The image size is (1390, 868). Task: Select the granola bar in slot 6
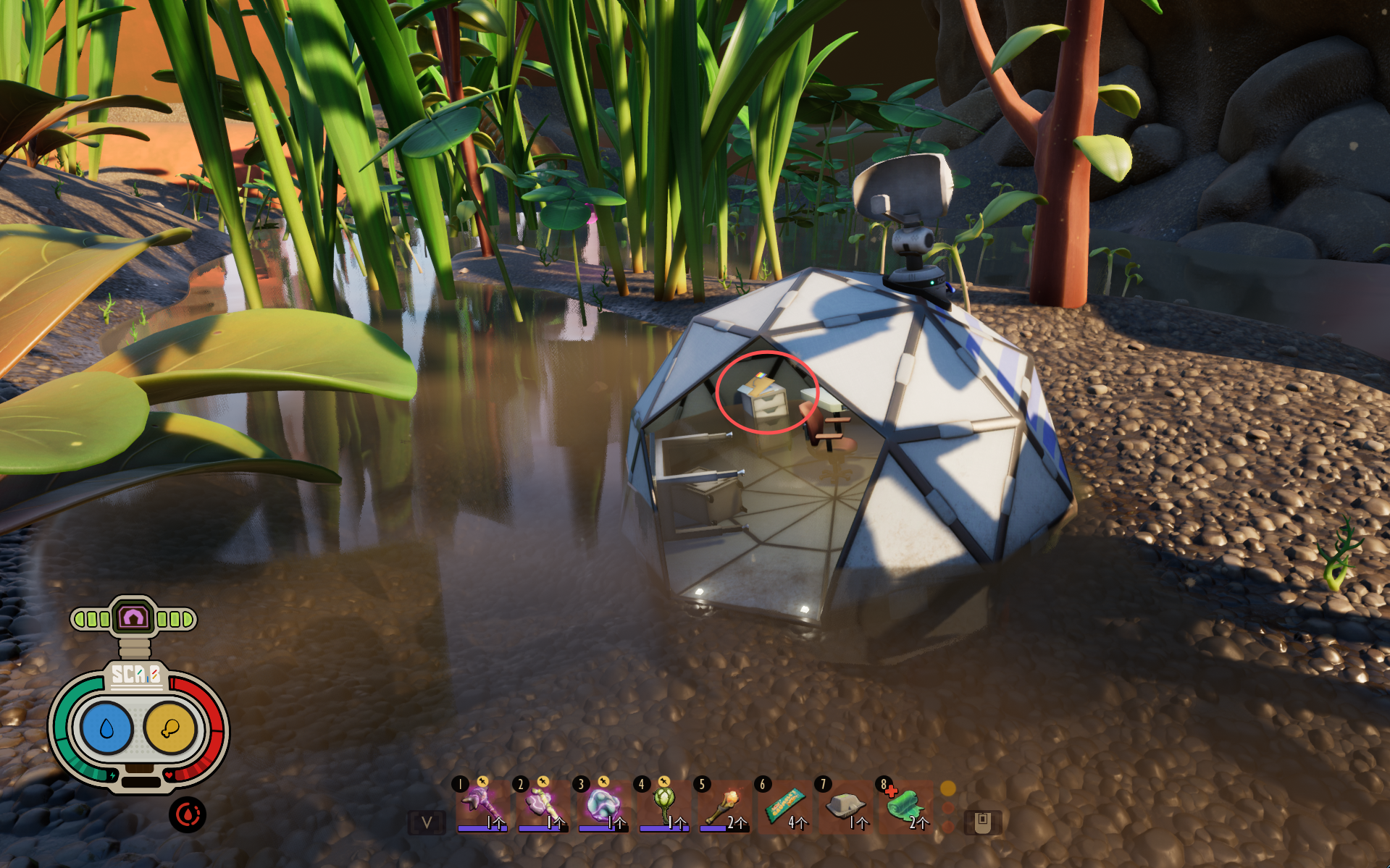click(785, 806)
